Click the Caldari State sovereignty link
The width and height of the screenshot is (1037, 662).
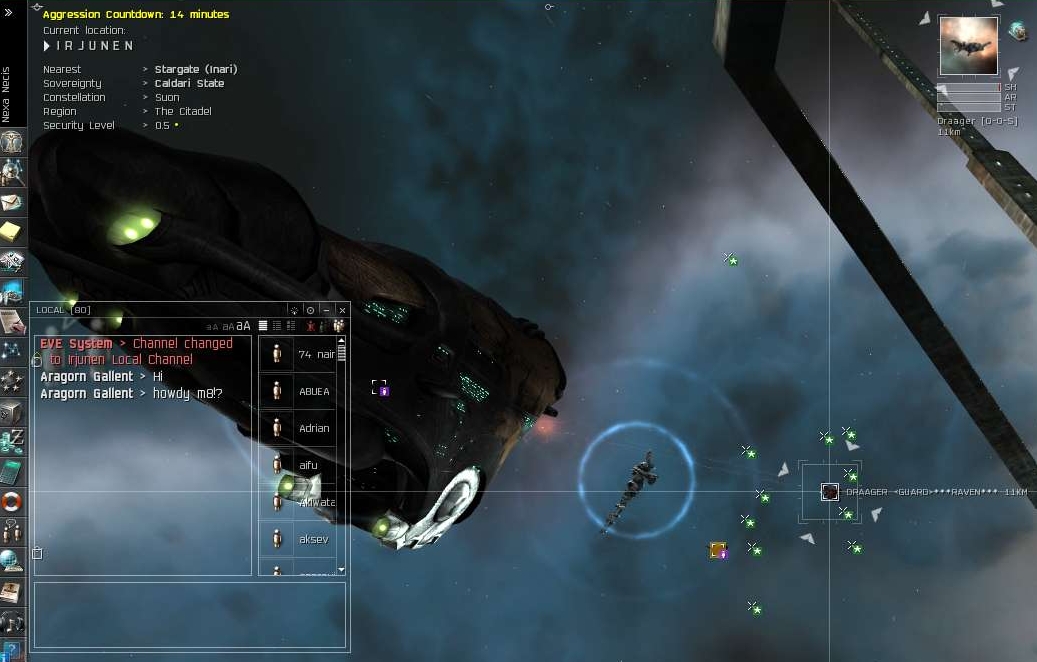point(189,84)
